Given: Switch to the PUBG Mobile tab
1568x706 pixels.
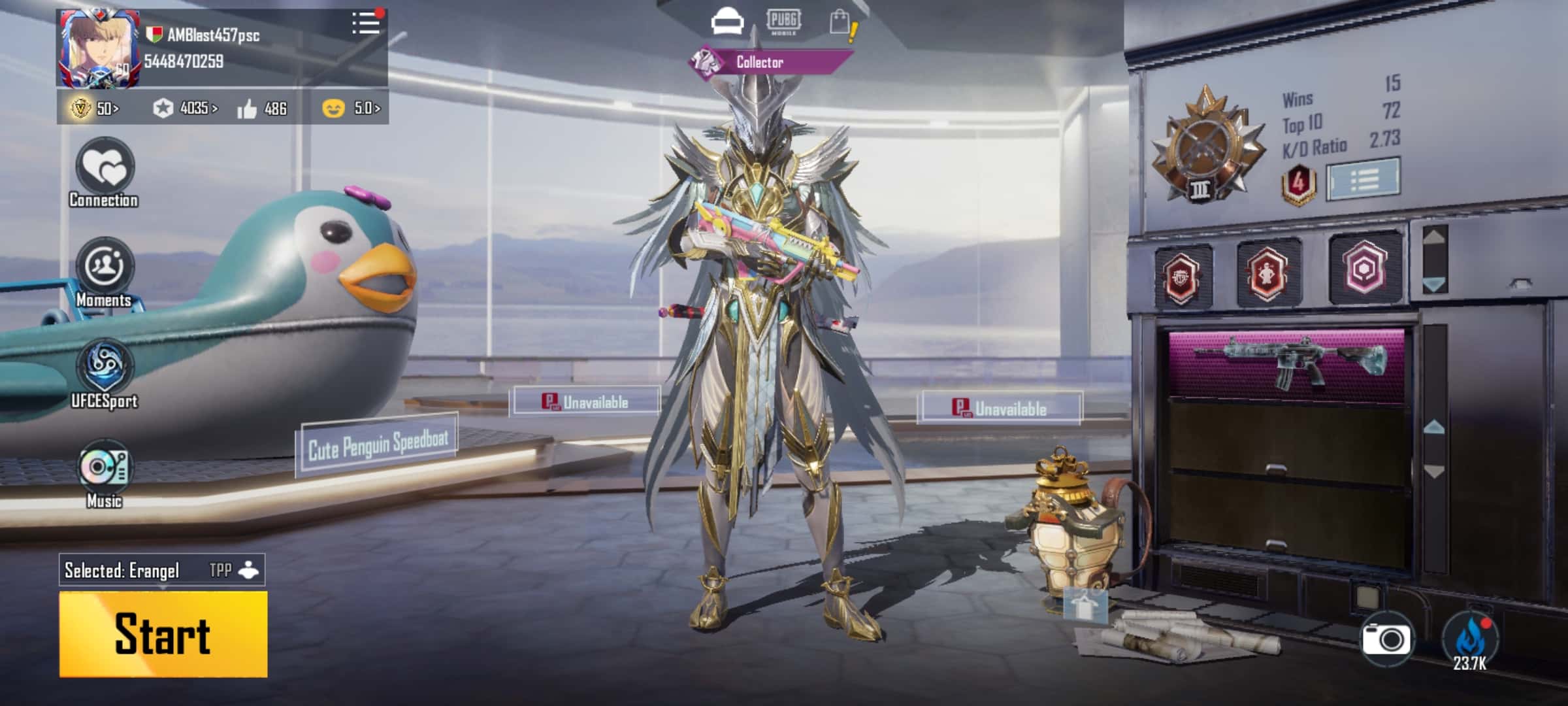Looking at the screenshot, I should [783, 22].
